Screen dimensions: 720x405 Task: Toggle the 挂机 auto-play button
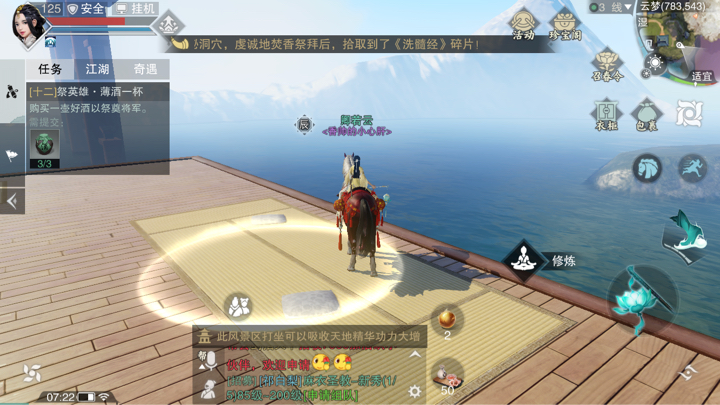point(136,9)
